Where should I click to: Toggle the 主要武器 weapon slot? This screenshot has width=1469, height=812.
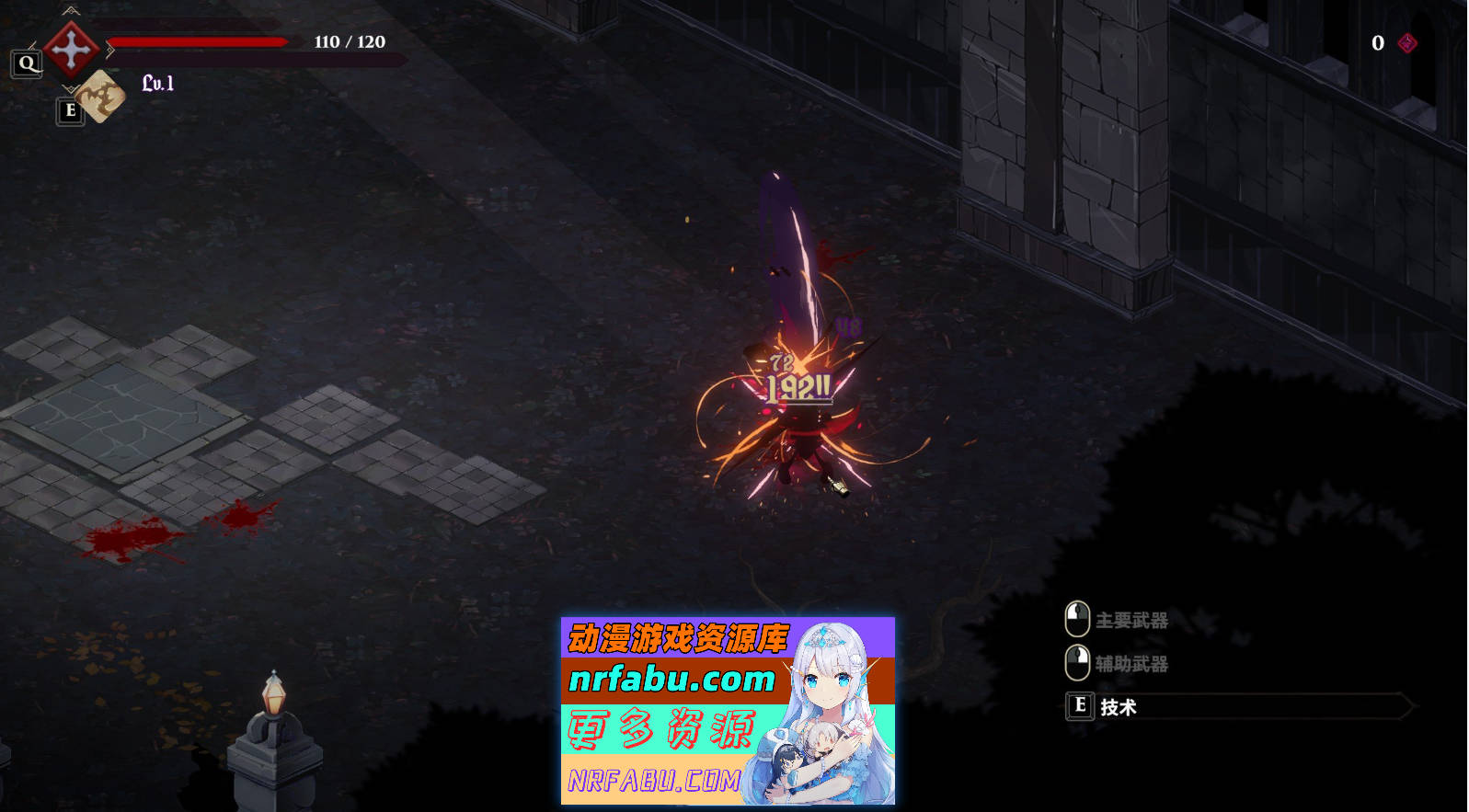coord(1131,622)
